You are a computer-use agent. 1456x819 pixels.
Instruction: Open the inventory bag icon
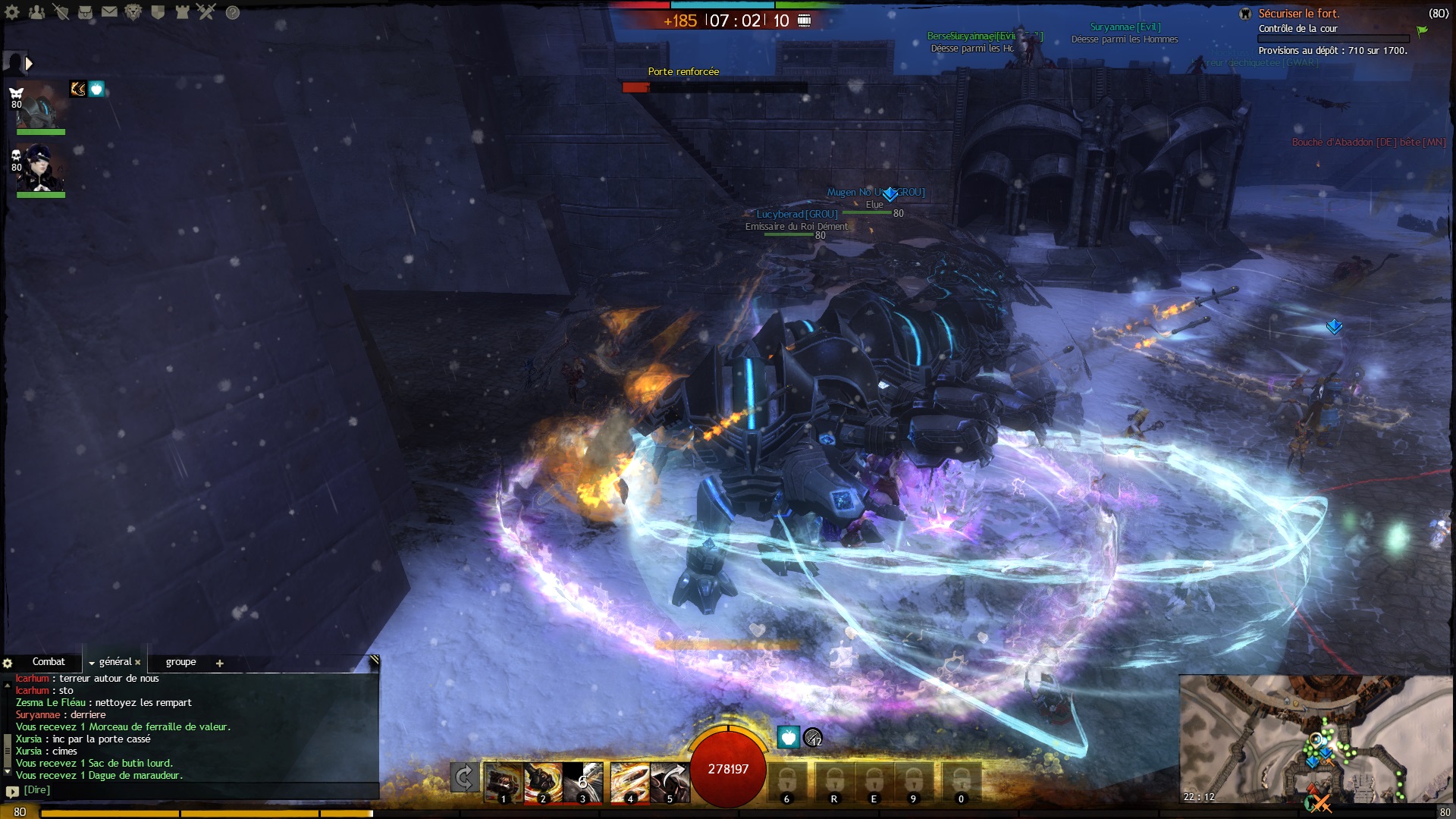[x=85, y=12]
